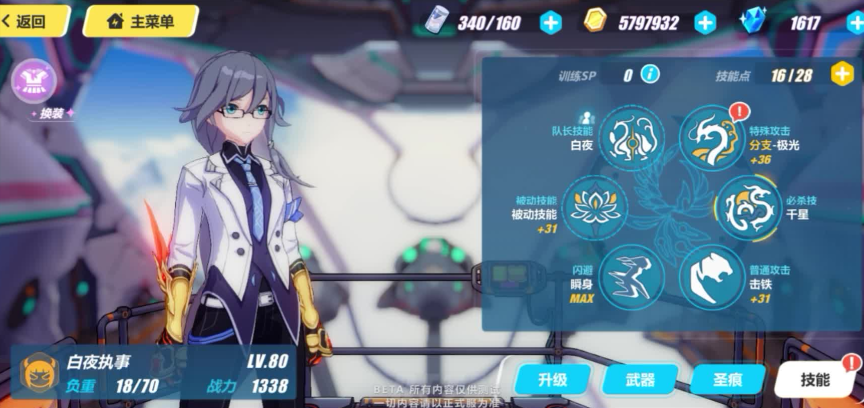The image size is (864, 408).
Task: Add stamina with the plus button
Action: (x=551, y=22)
